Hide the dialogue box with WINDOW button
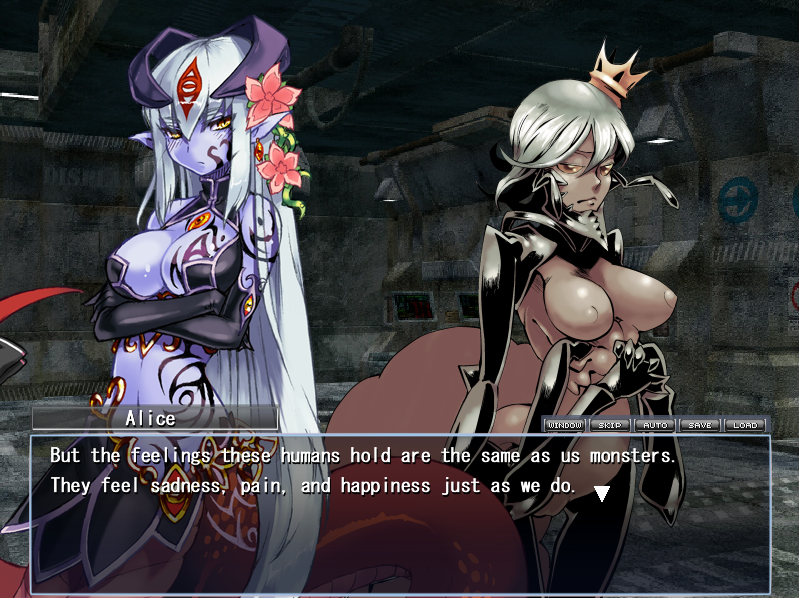The image size is (799, 598). 564,425
